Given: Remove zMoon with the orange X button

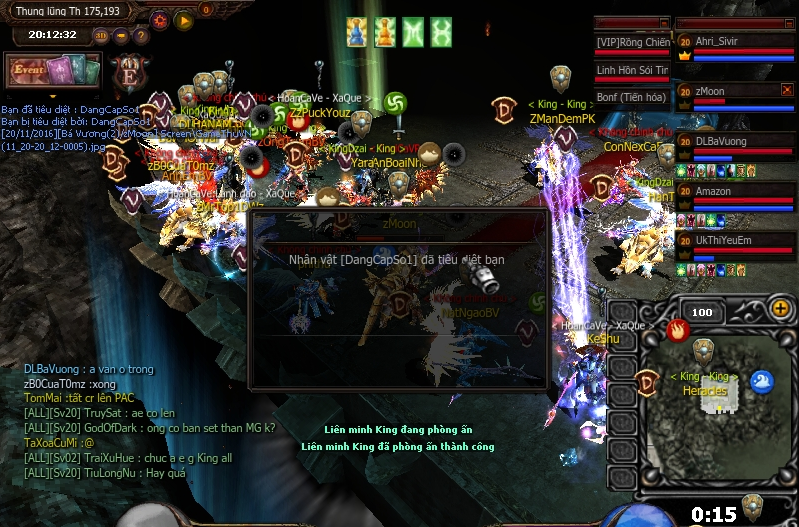Looking at the screenshot, I should [787, 90].
